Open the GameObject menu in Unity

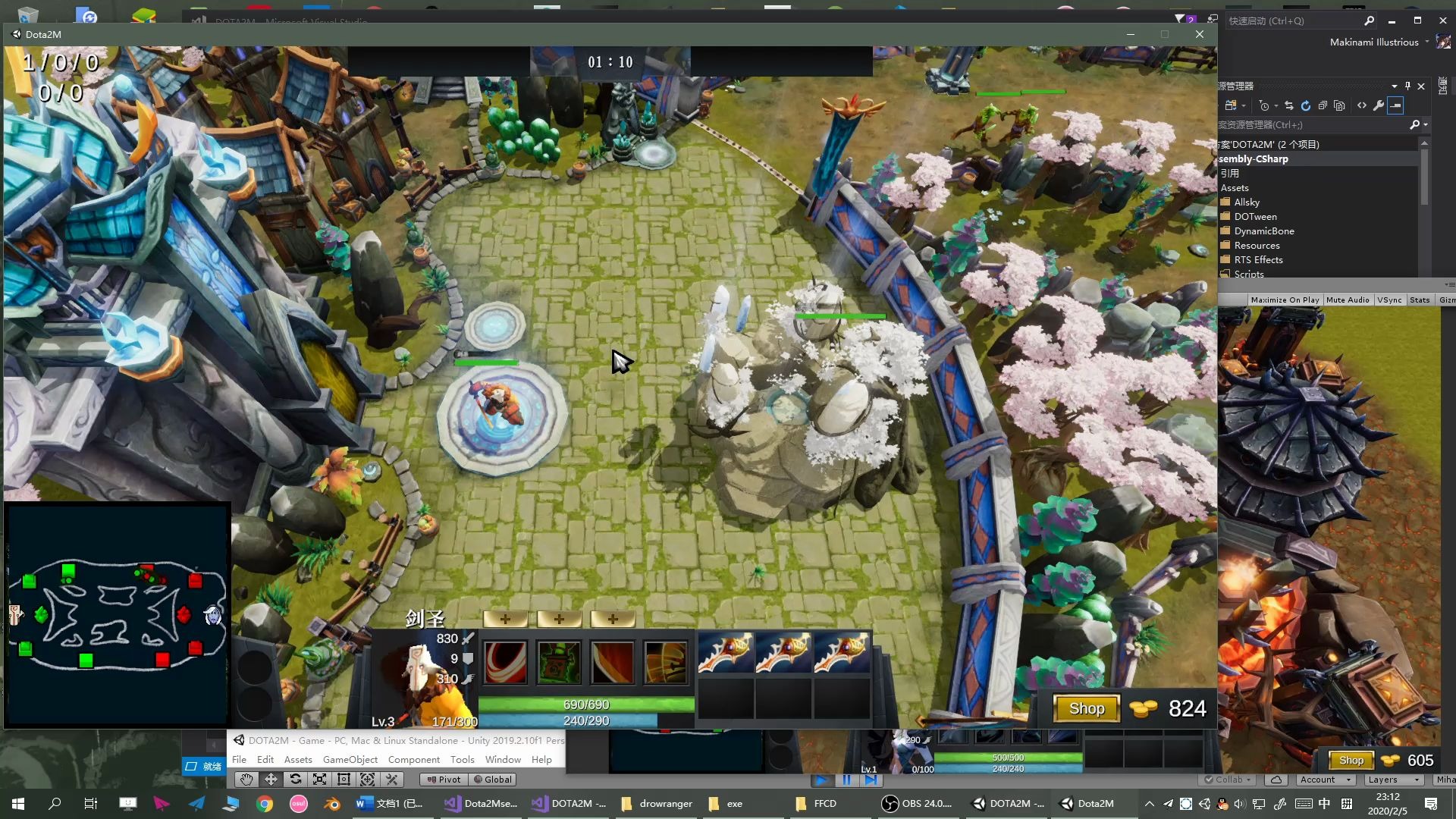(x=350, y=759)
